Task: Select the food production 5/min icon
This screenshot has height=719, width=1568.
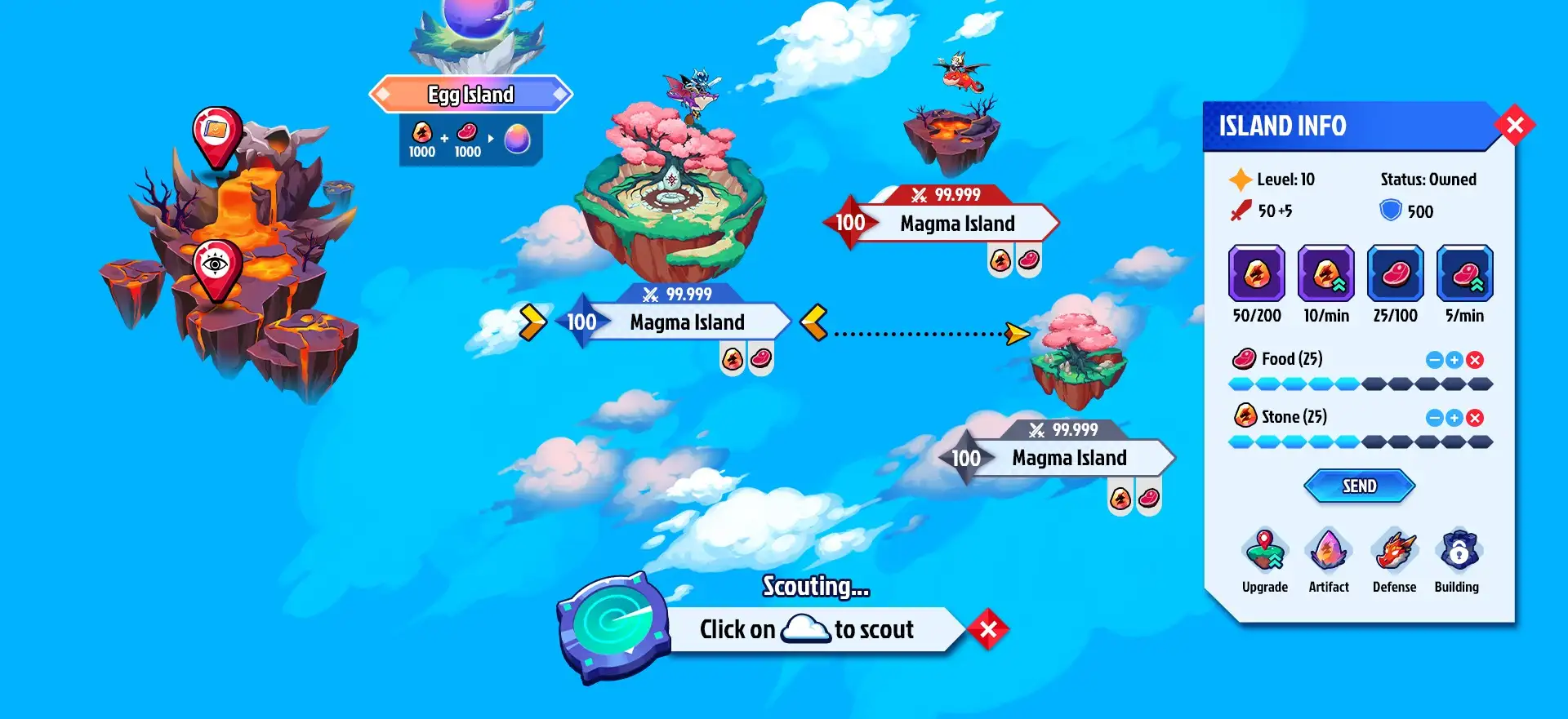Action: [1465, 273]
